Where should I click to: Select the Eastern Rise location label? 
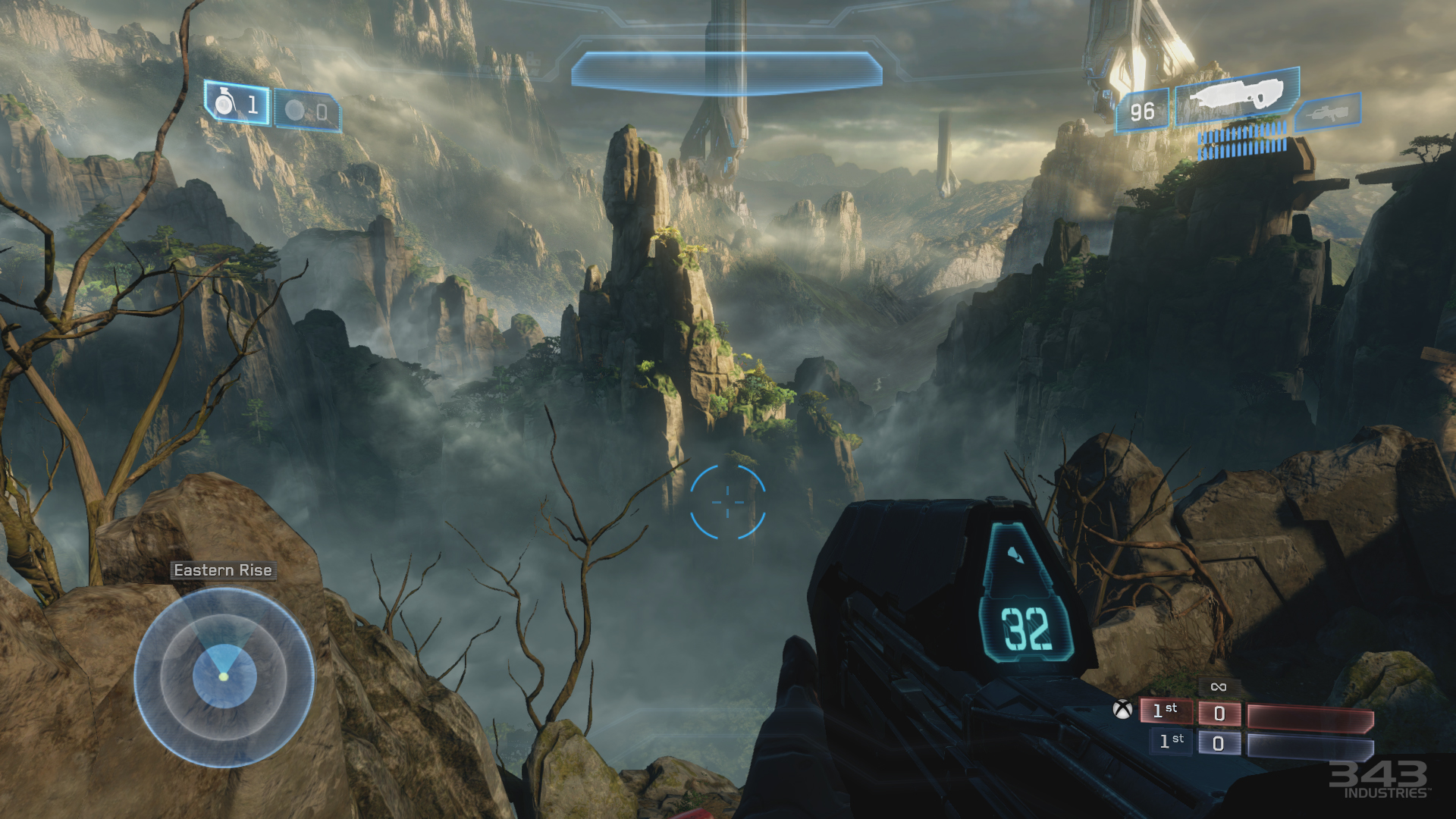[224, 570]
